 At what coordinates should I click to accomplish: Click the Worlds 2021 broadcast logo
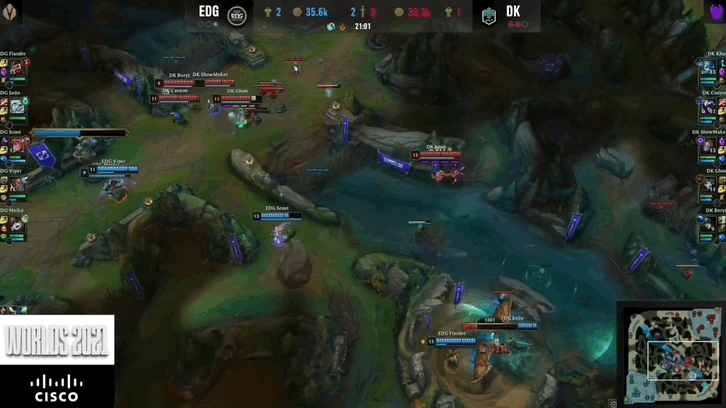click(x=57, y=340)
